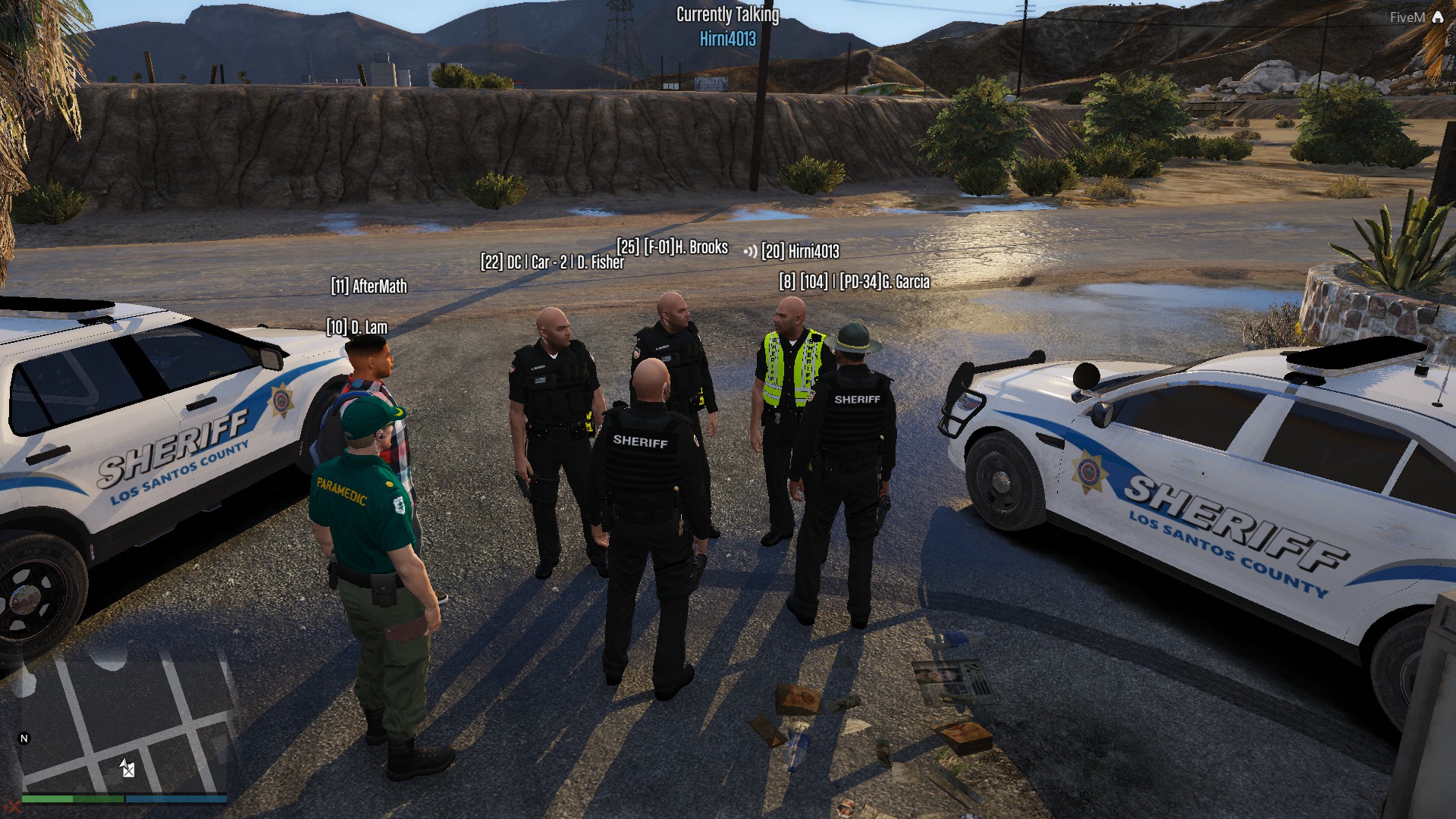Select the nametag [11] AfterMath
The height and width of the screenshot is (819, 1456).
[369, 287]
